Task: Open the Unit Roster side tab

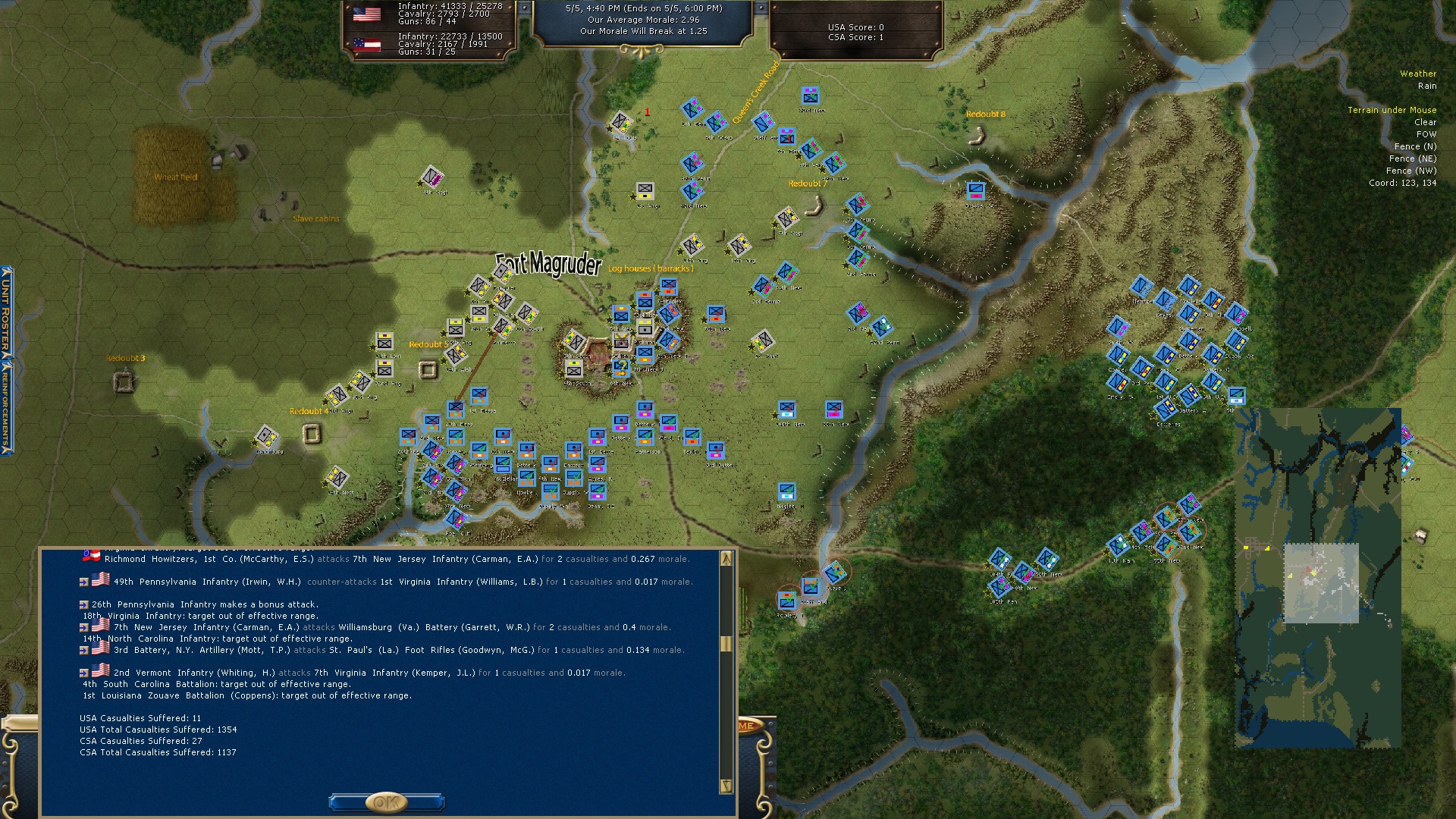Action: [6, 311]
